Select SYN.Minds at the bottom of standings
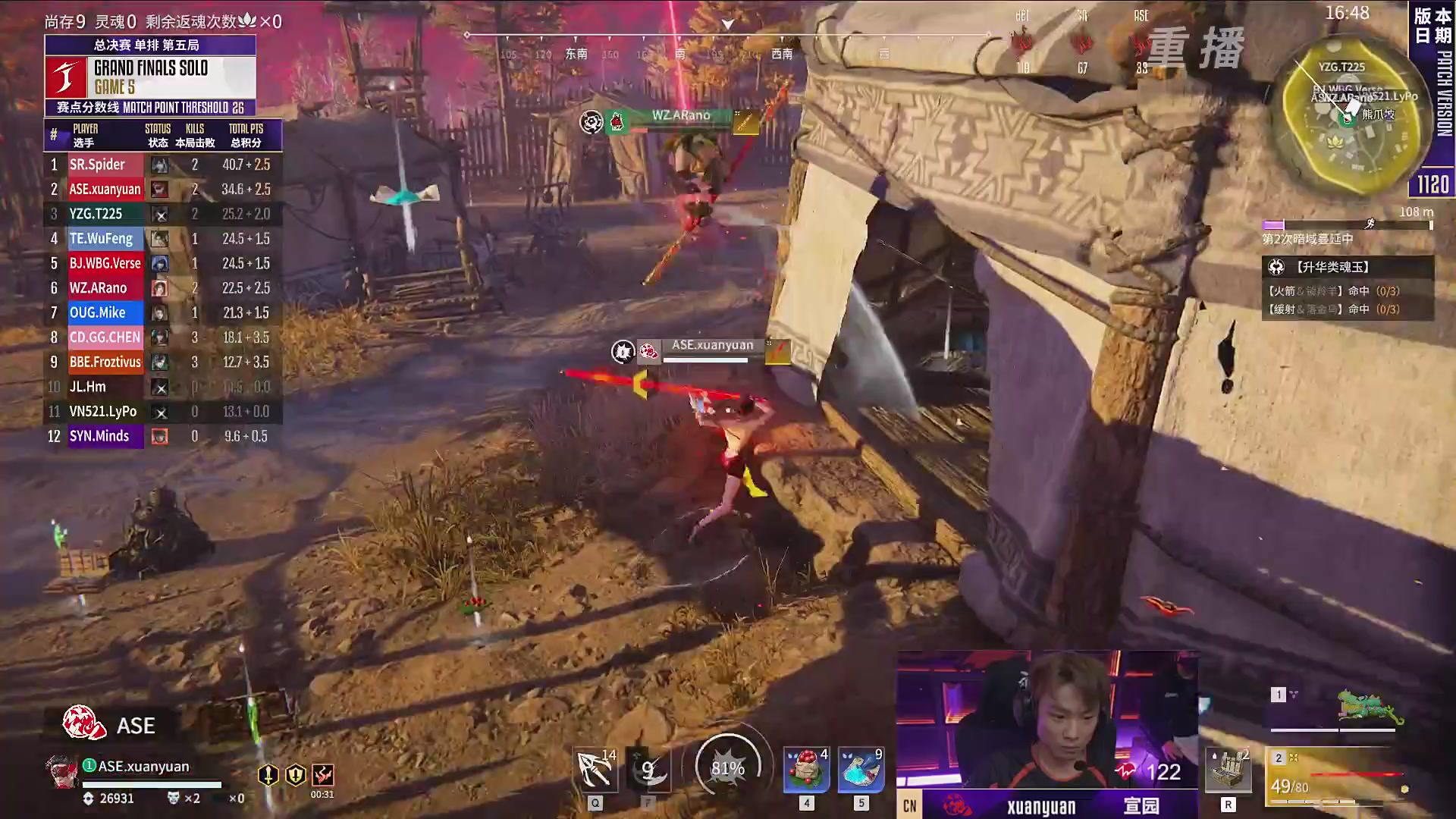This screenshot has width=1456, height=819. tap(163, 436)
